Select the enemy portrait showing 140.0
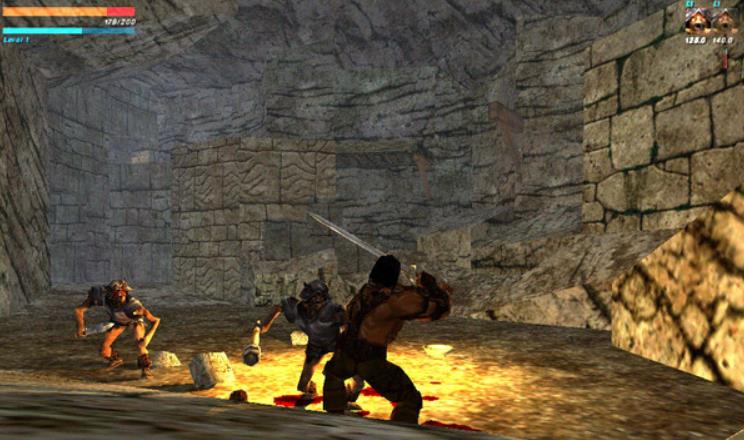Screen dimensions: 744x440 click(723, 20)
